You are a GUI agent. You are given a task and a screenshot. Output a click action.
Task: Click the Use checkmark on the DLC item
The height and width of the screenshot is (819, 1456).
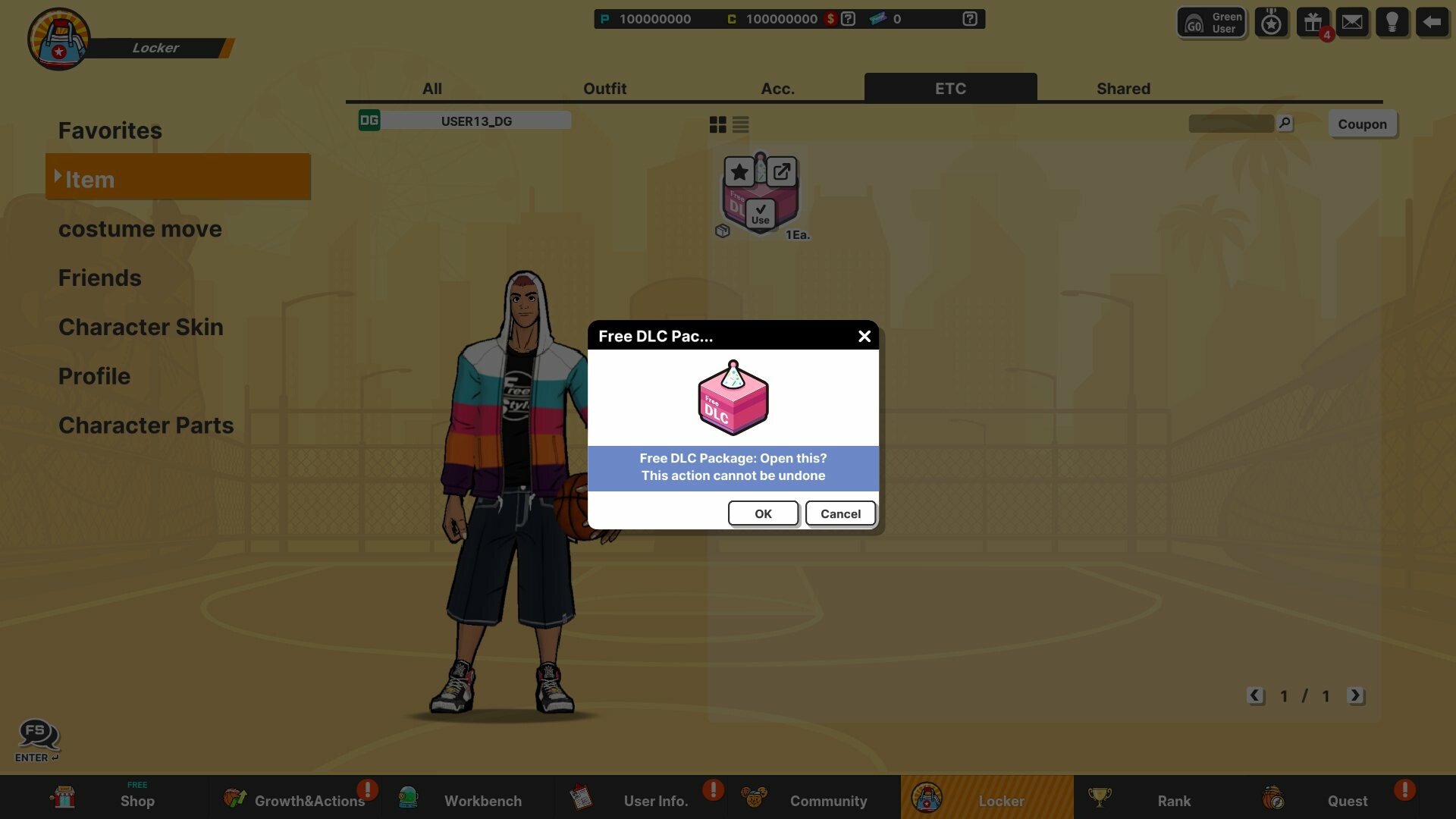coord(761,215)
